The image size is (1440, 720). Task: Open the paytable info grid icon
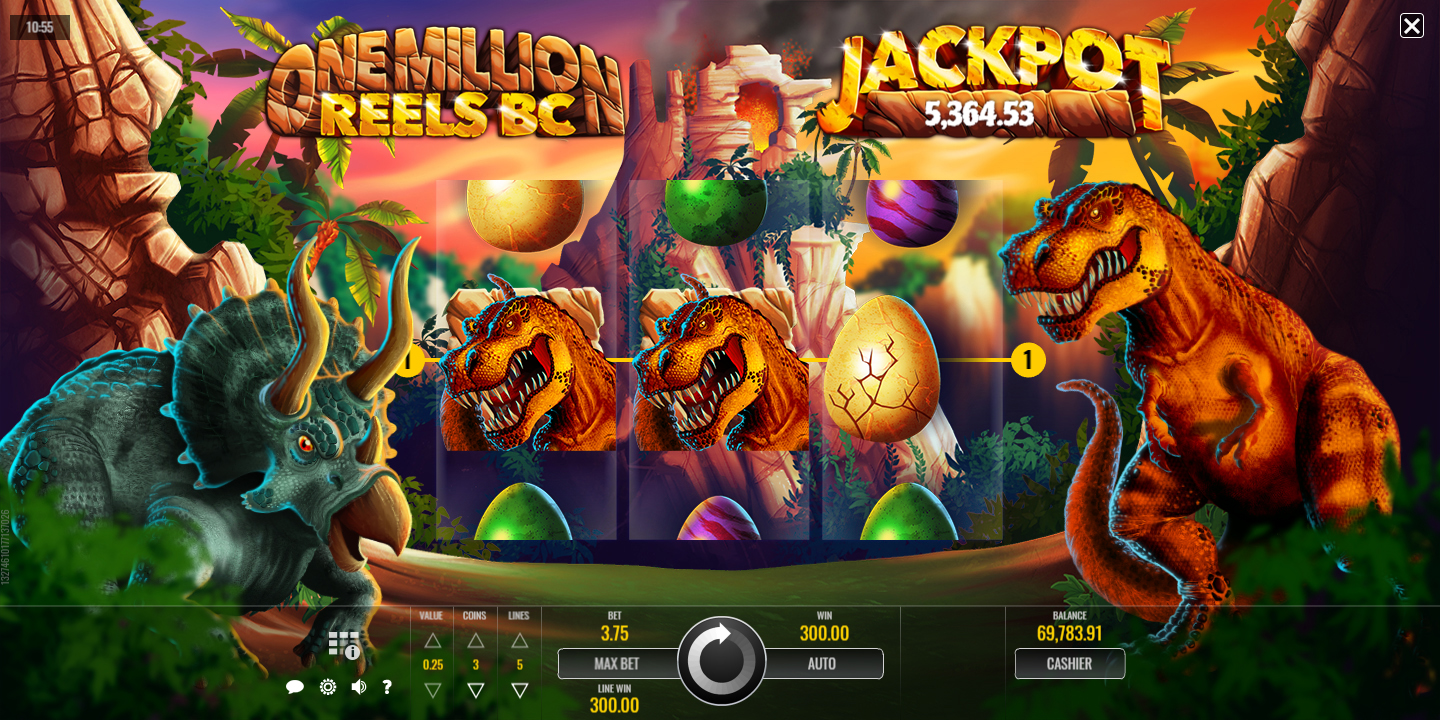[x=343, y=645]
